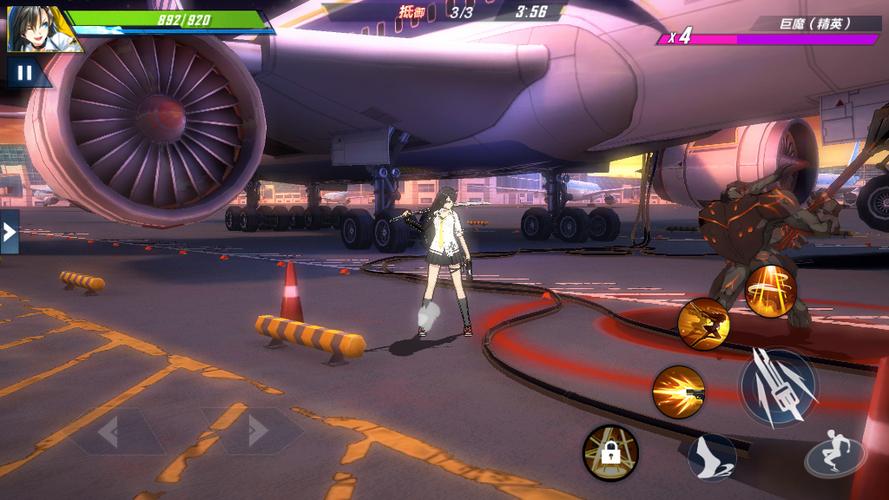This screenshot has width=889, height=500.
Task: Move right with the right arrow pad
Action: point(257,431)
